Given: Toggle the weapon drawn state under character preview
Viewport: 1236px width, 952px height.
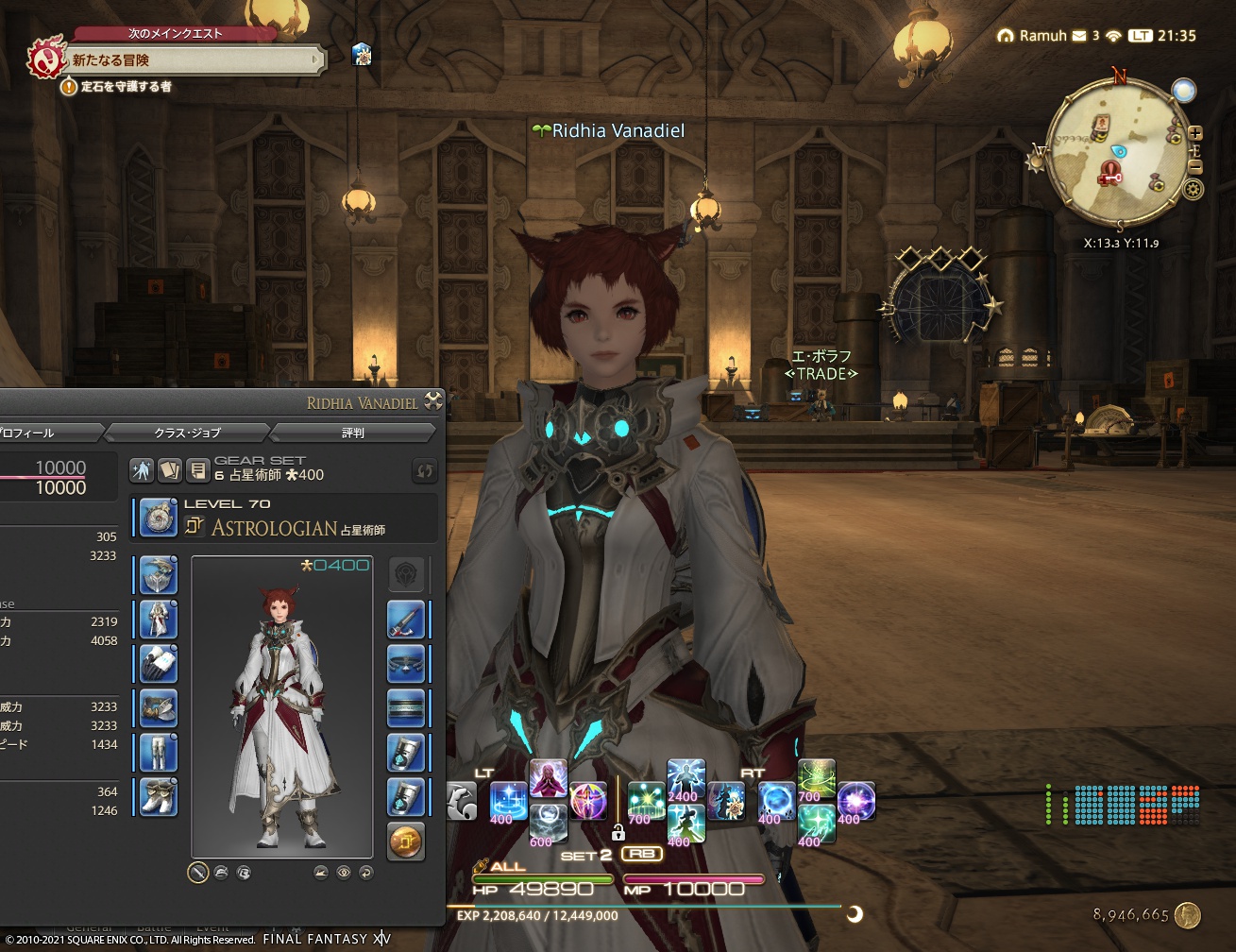Looking at the screenshot, I should tap(197, 873).
